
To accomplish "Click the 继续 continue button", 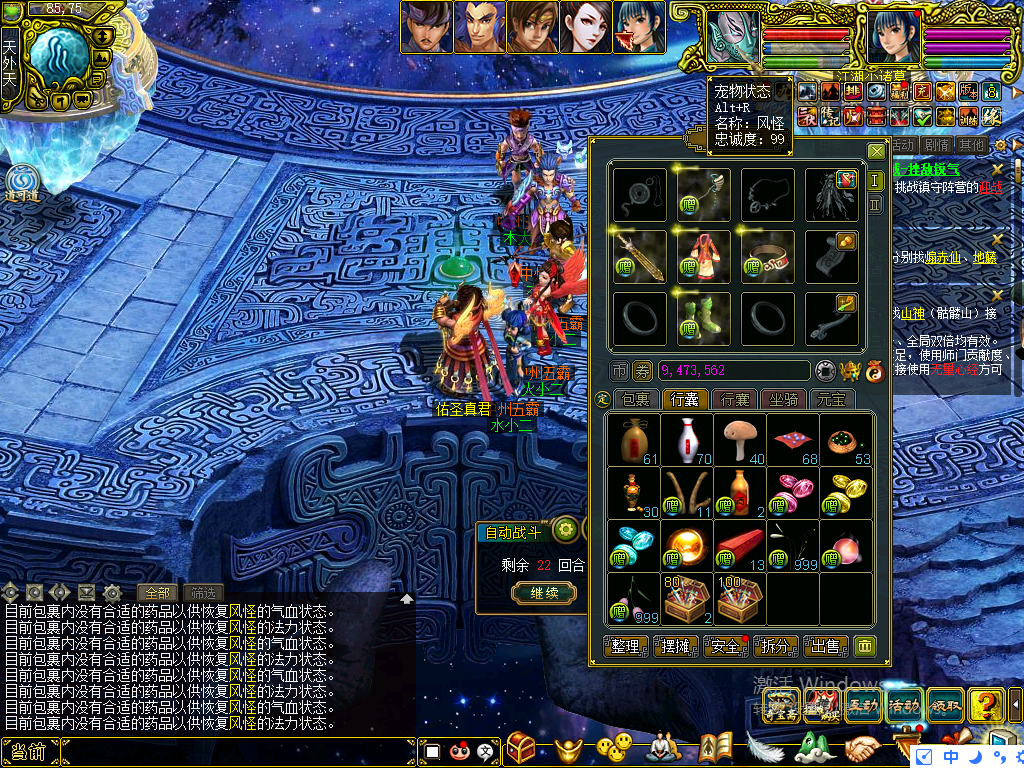I will (544, 592).
